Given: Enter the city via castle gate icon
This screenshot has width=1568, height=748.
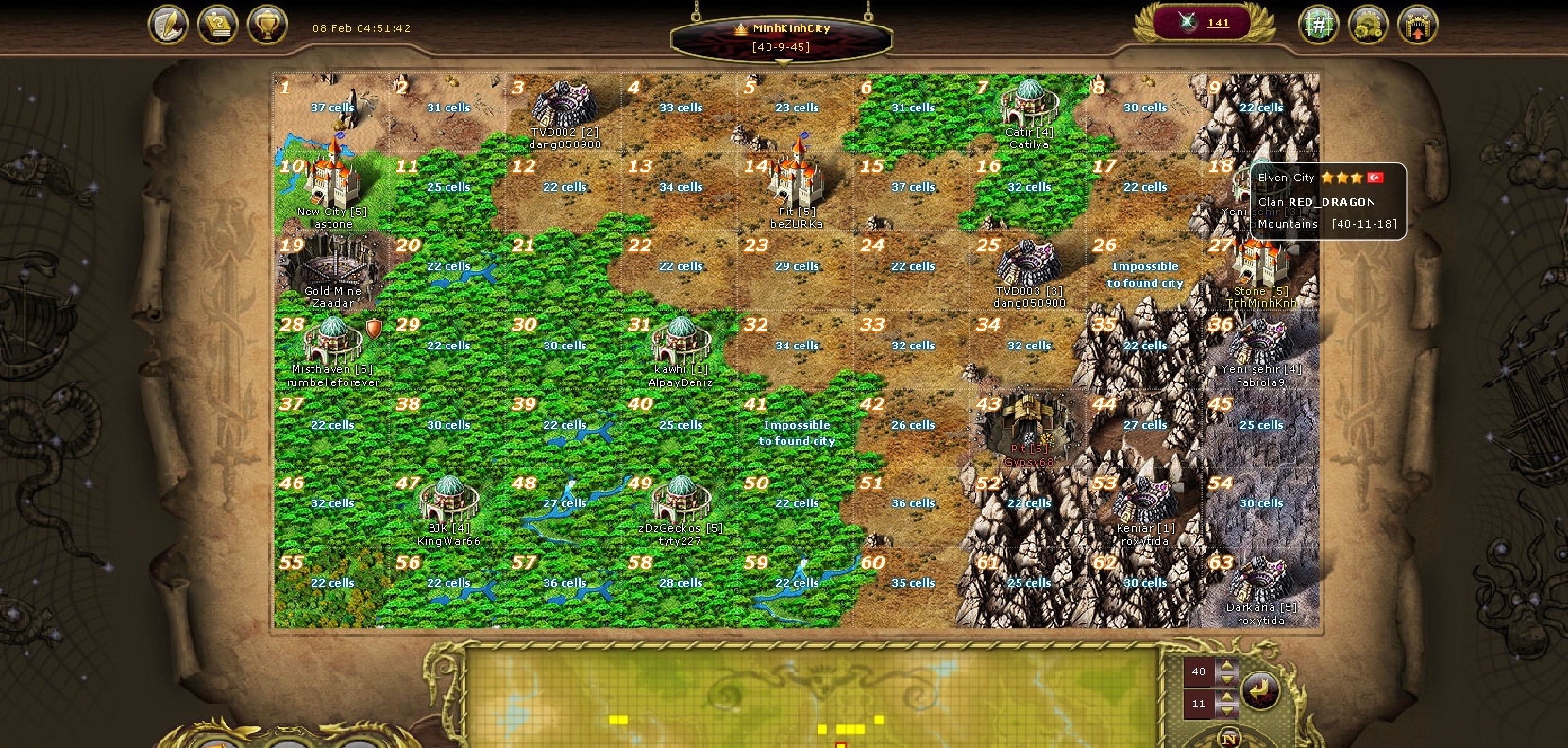Looking at the screenshot, I should [x=1417, y=25].
